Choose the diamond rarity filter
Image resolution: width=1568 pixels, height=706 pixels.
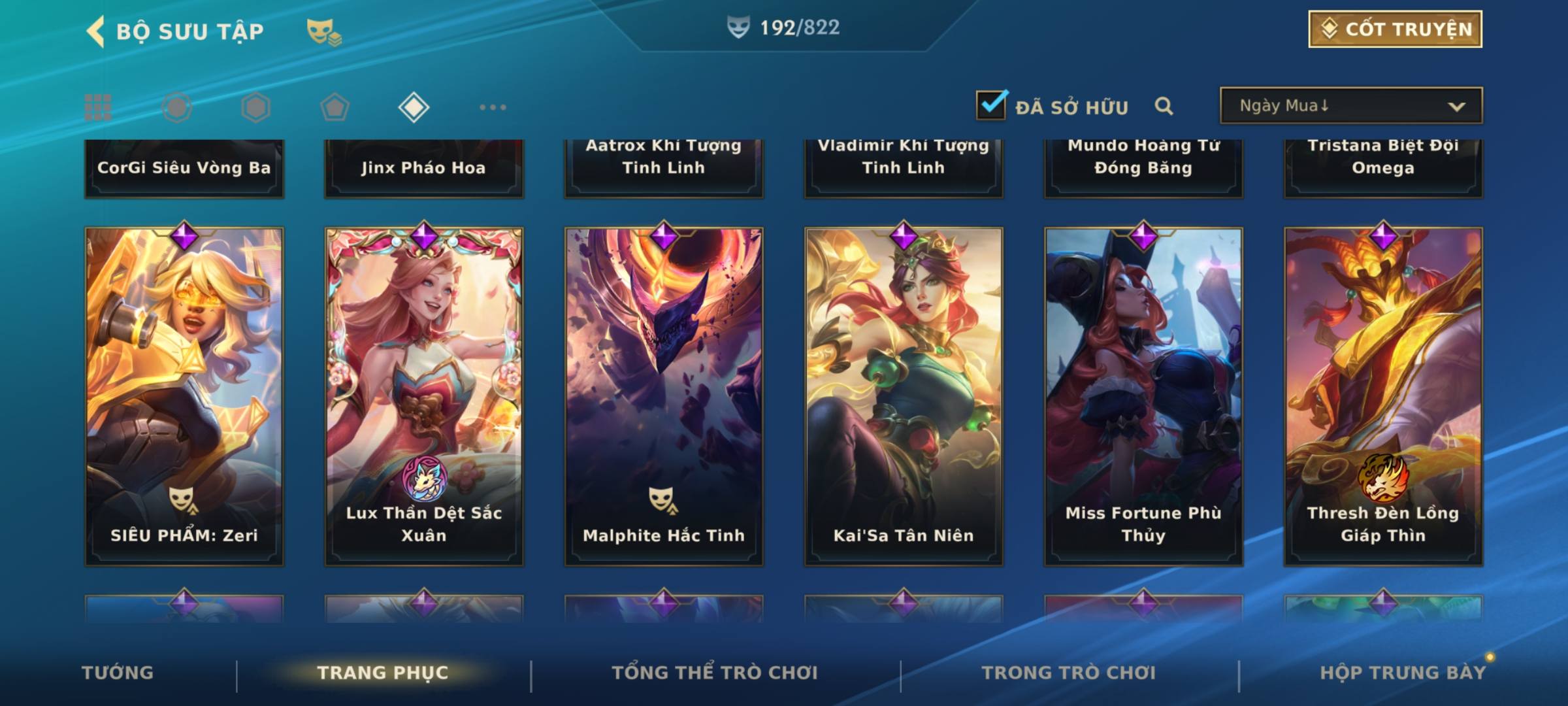tap(414, 107)
